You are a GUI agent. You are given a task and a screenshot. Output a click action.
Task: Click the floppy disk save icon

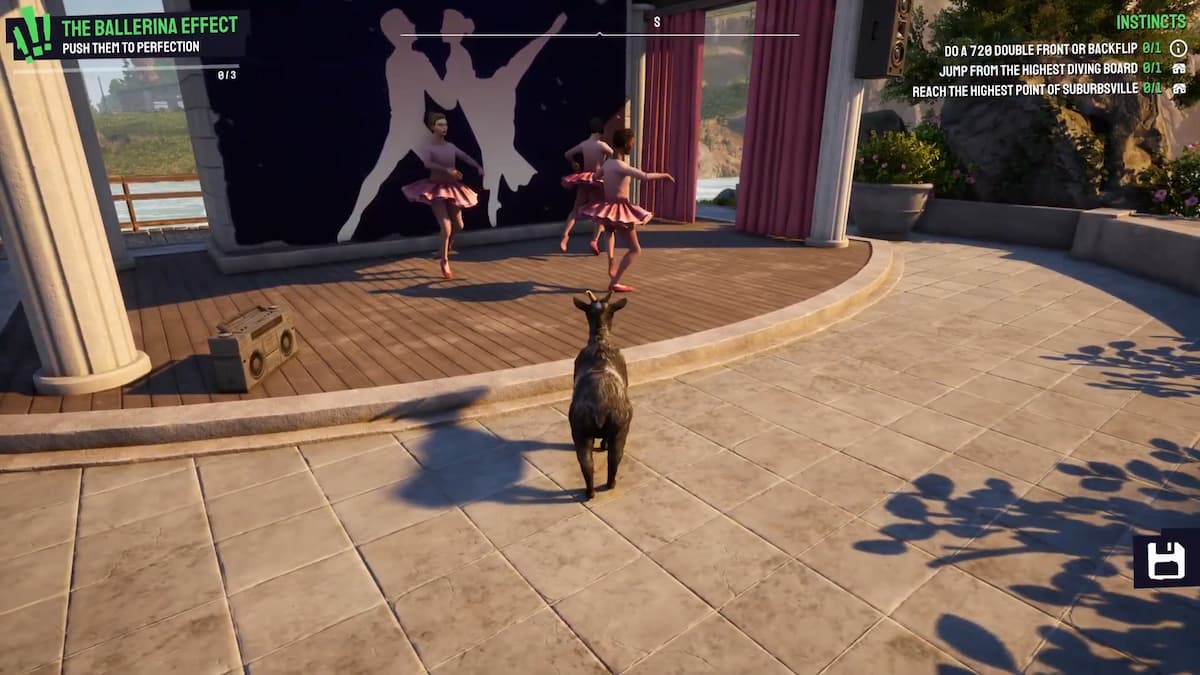click(1166, 560)
